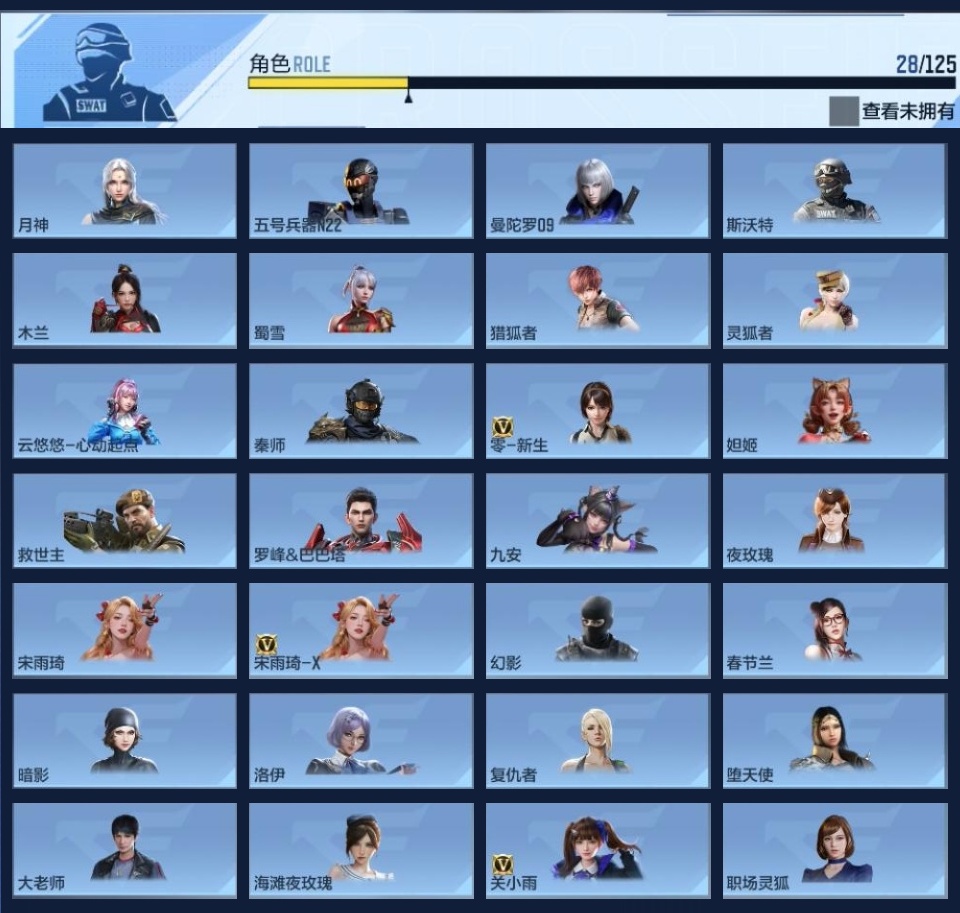
Task: Select the 宋雨琦-X role card
Action: (361, 630)
